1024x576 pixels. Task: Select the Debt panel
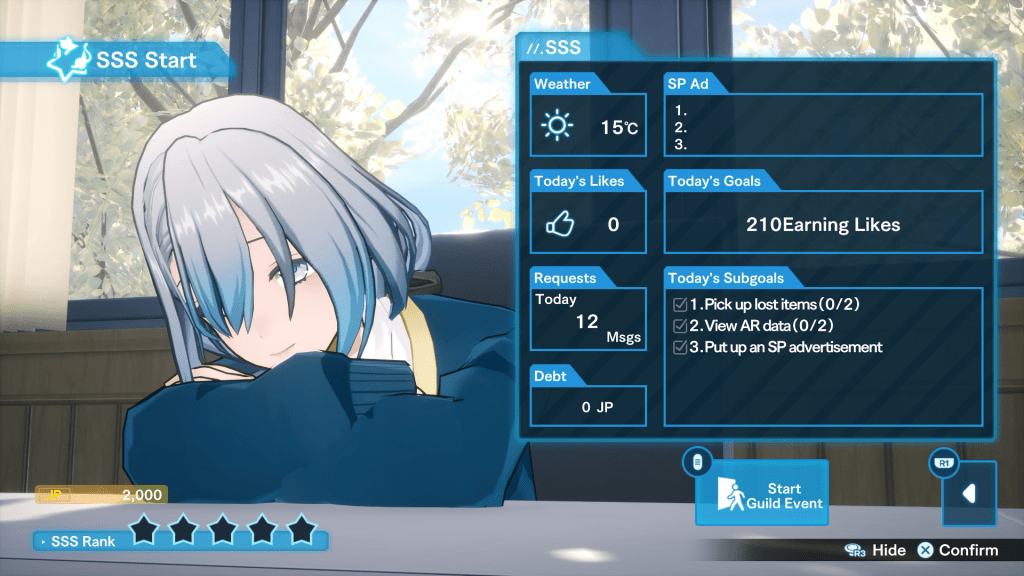[588, 406]
